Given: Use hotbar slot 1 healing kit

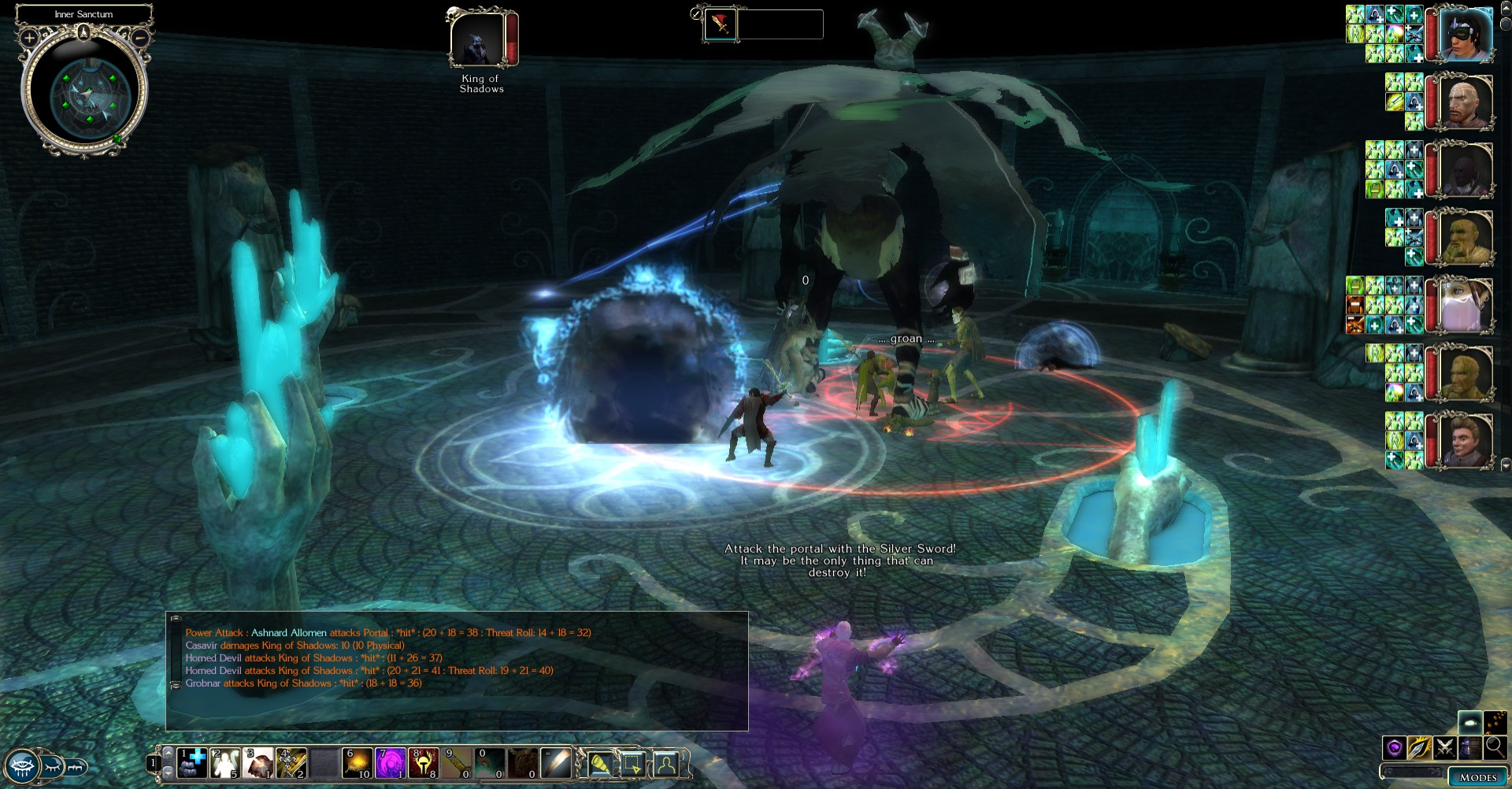Looking at the screenshot, I should 191,764.
